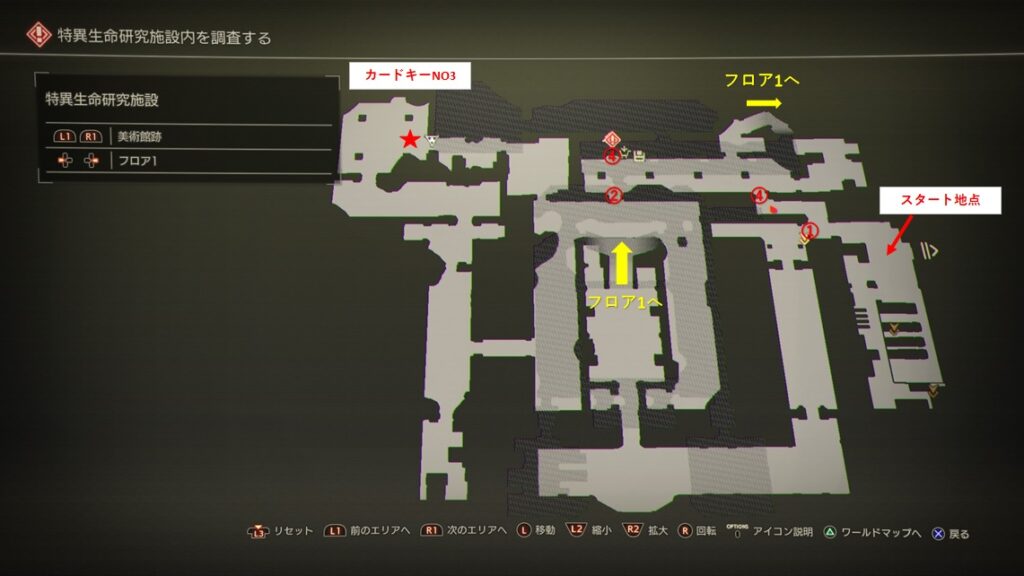Select the circled number 4 map marker
The image size is (1024, 576).
click(x=759, y=195)
